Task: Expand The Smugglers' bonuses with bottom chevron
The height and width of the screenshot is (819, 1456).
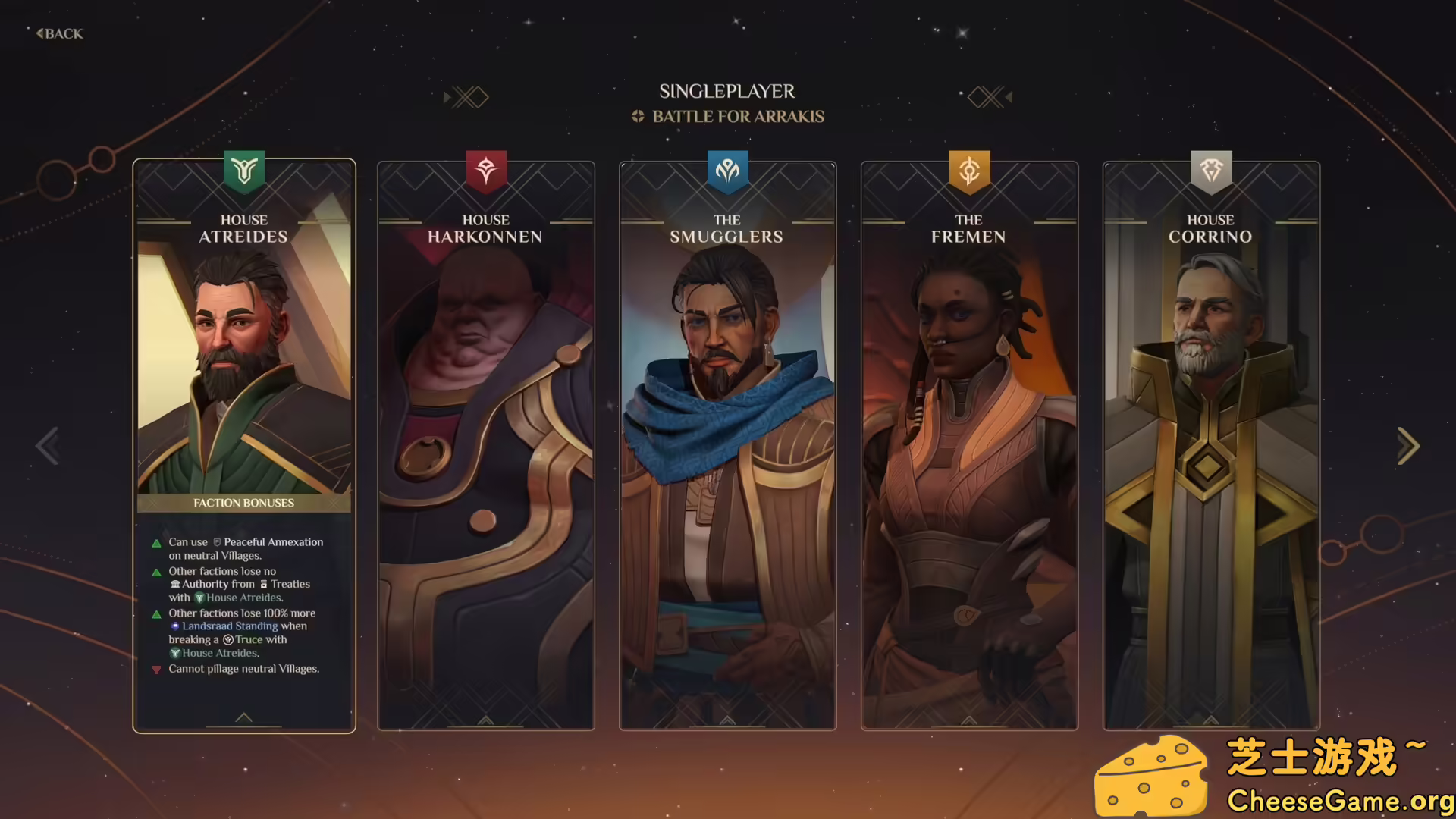Action: [727, 720]
